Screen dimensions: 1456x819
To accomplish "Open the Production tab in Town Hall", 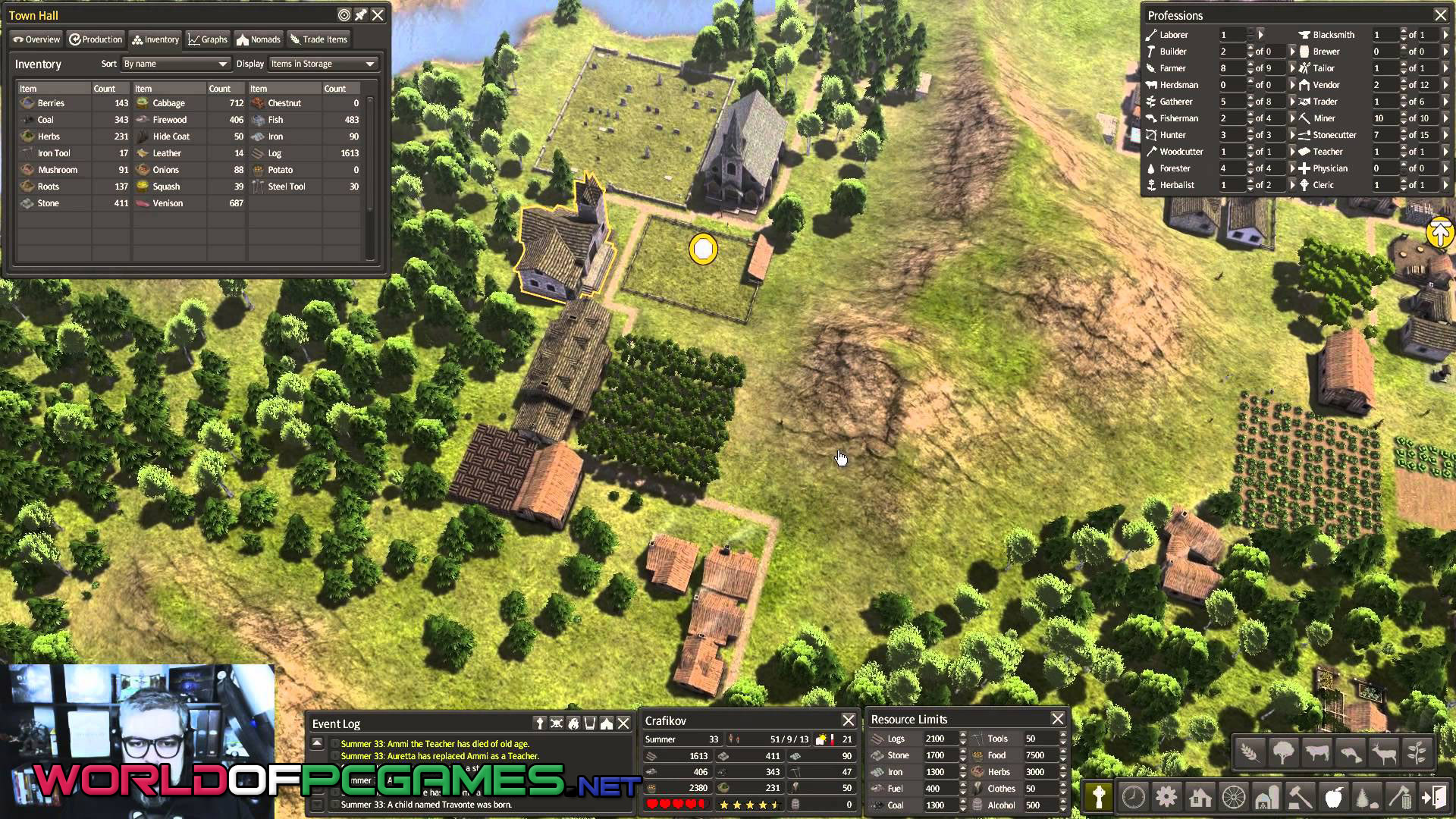I will point(96,39).
